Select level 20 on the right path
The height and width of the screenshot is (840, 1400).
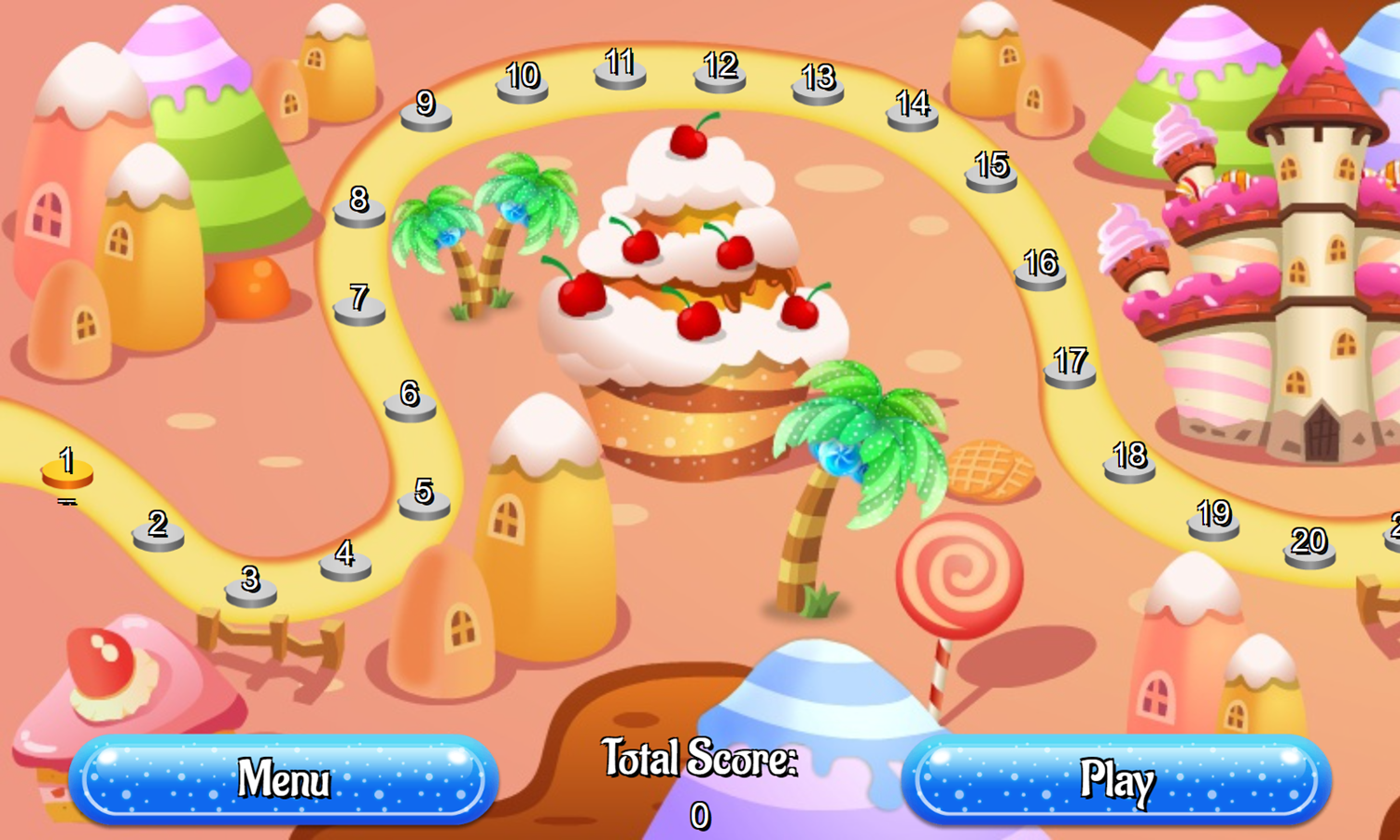pos(1310,550)
